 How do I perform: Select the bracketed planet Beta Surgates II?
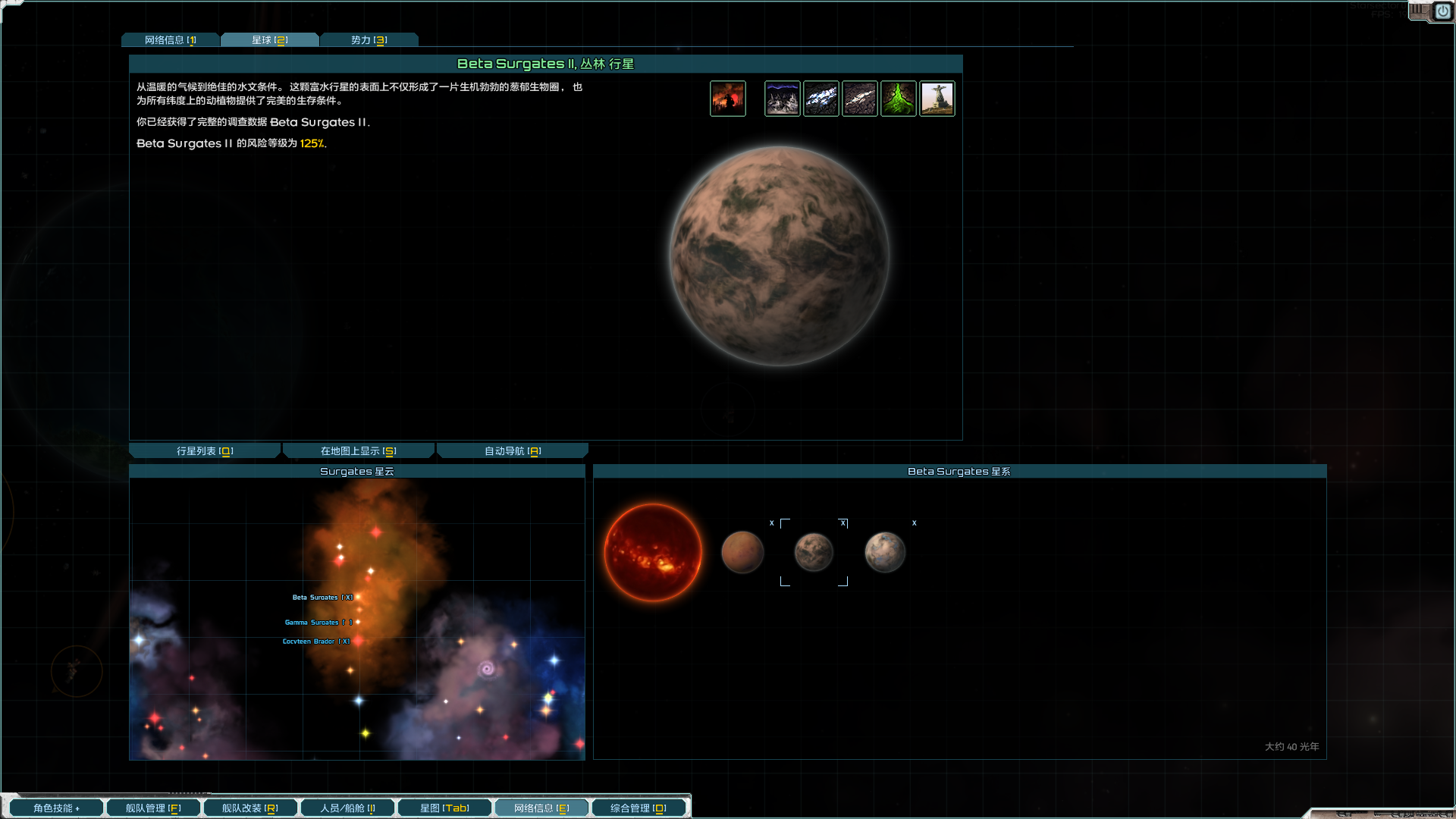(813, 552)
